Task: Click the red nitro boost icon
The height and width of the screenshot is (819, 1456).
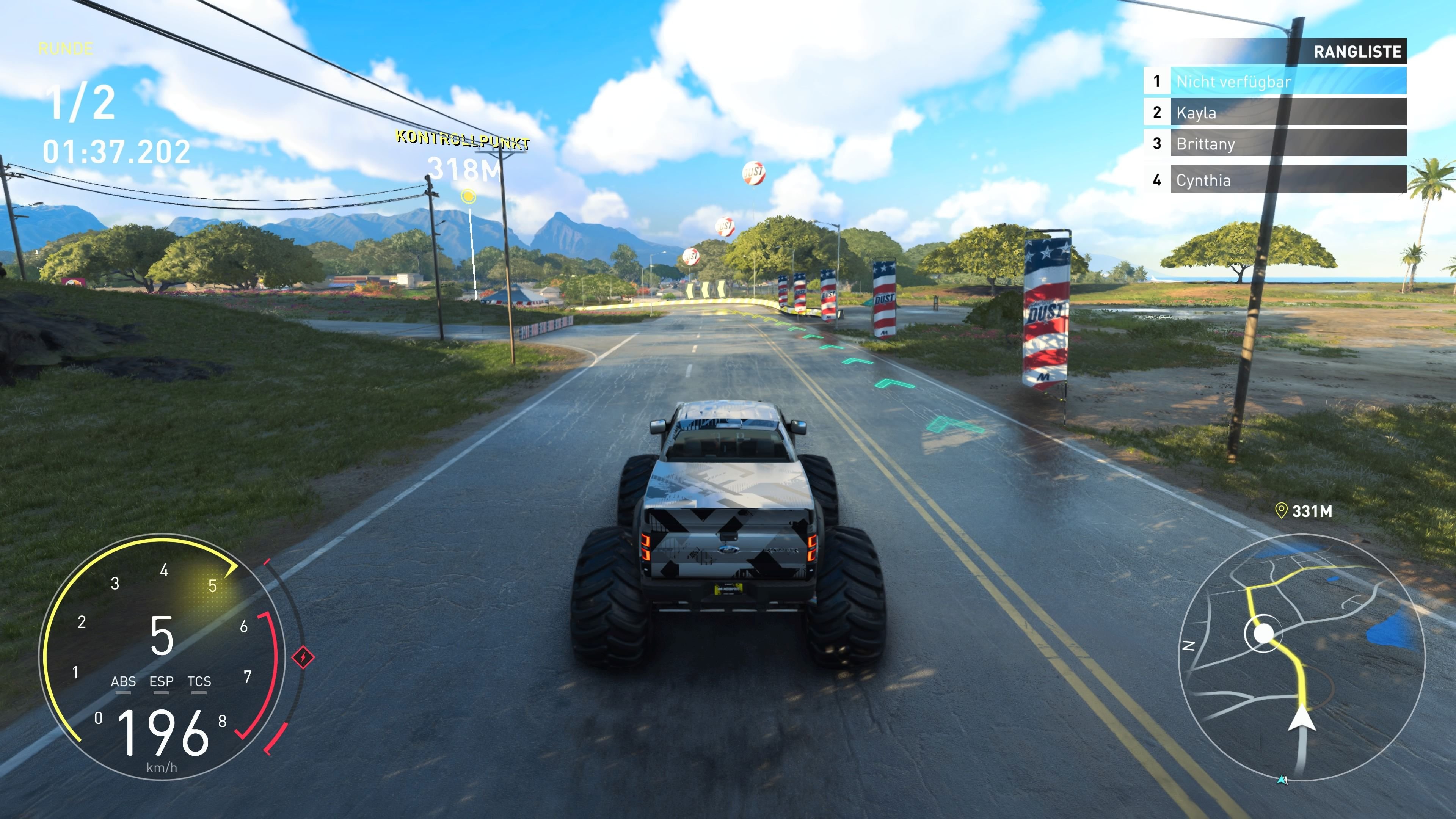Action: (303, 657)
